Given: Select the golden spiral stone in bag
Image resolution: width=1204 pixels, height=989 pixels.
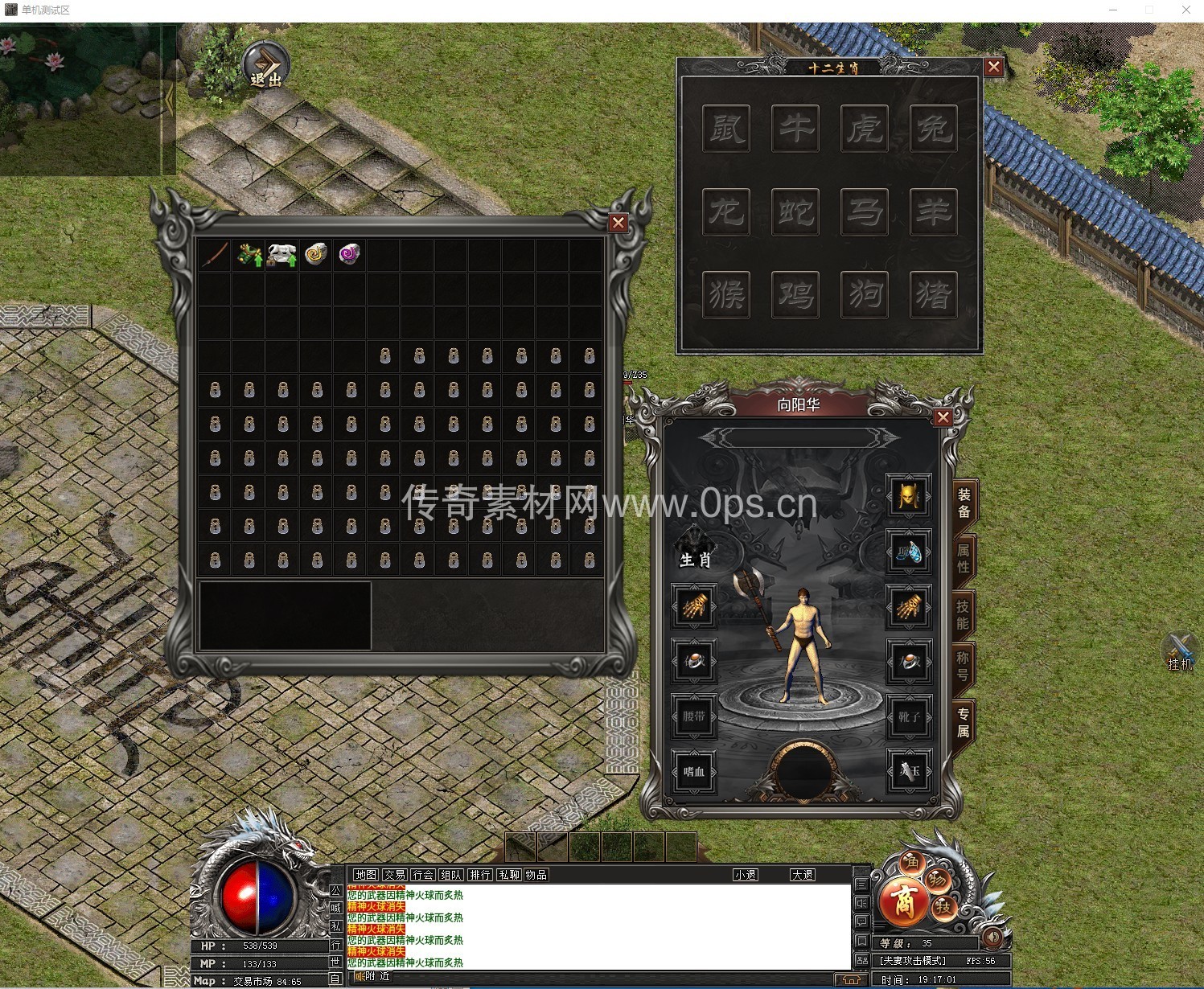Looking at the screenshot, I should tap(316, 254).
